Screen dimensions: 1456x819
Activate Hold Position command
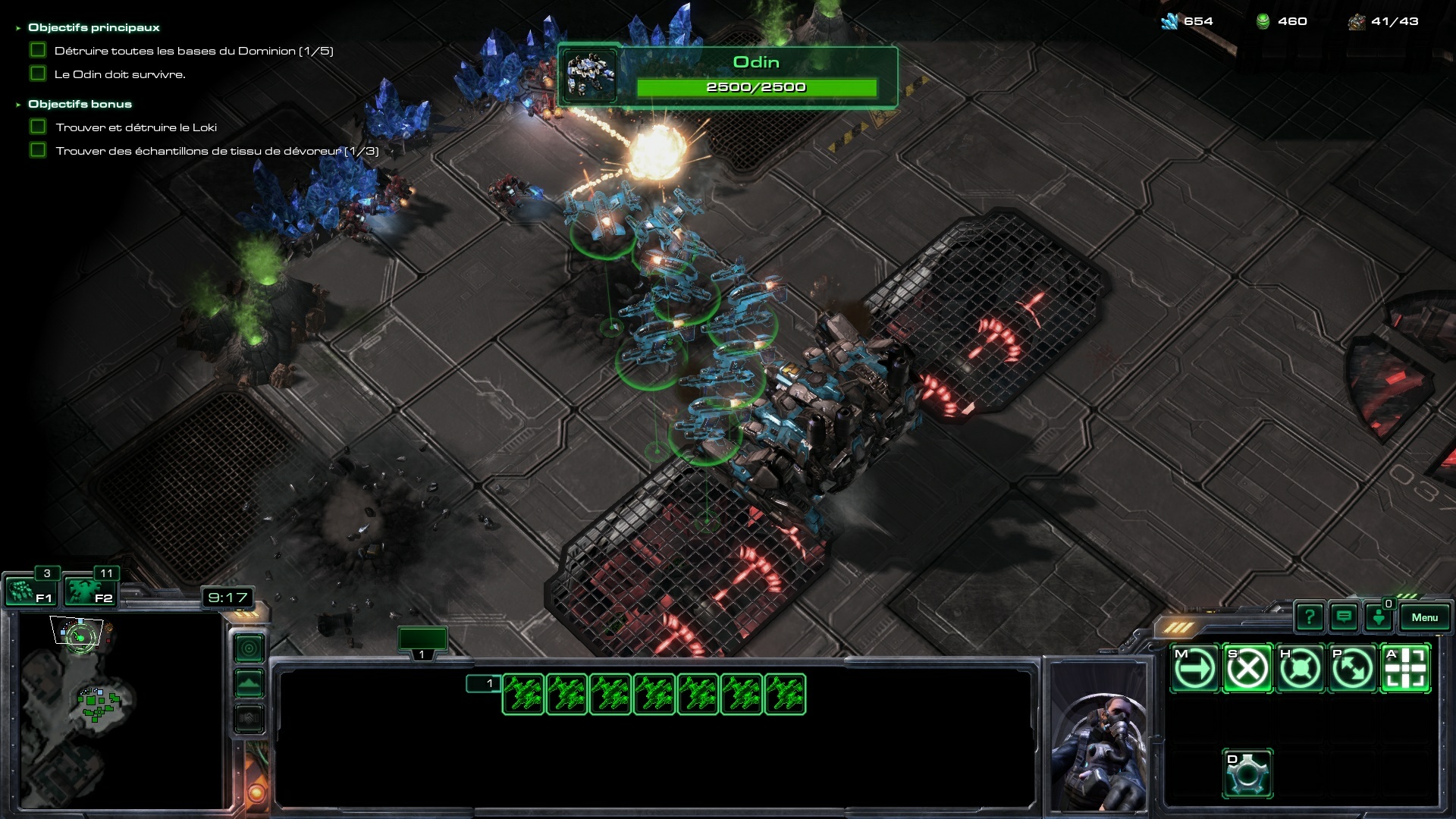tap(1300, 669)
